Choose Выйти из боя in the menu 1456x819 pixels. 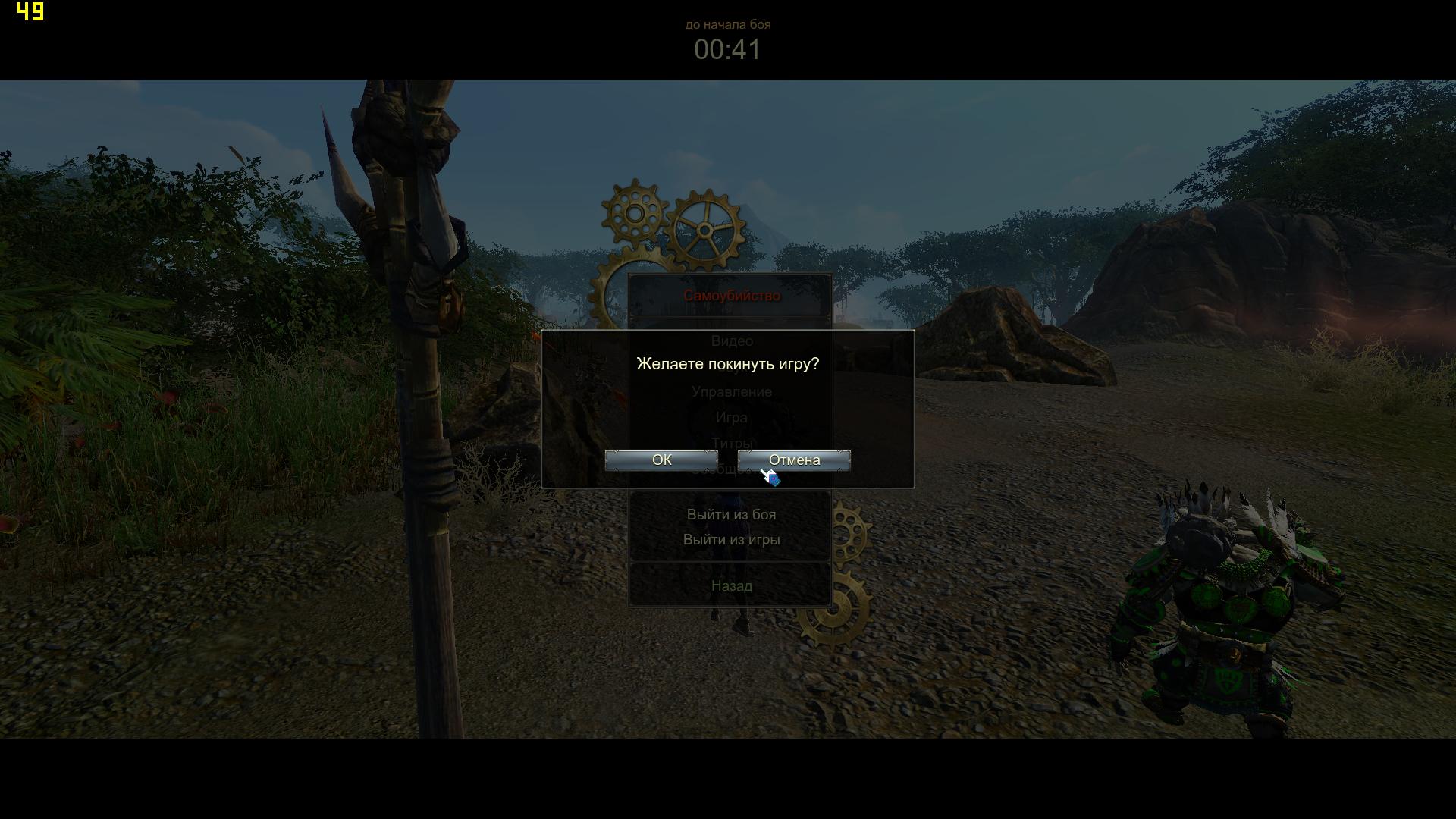pos(731,515)
